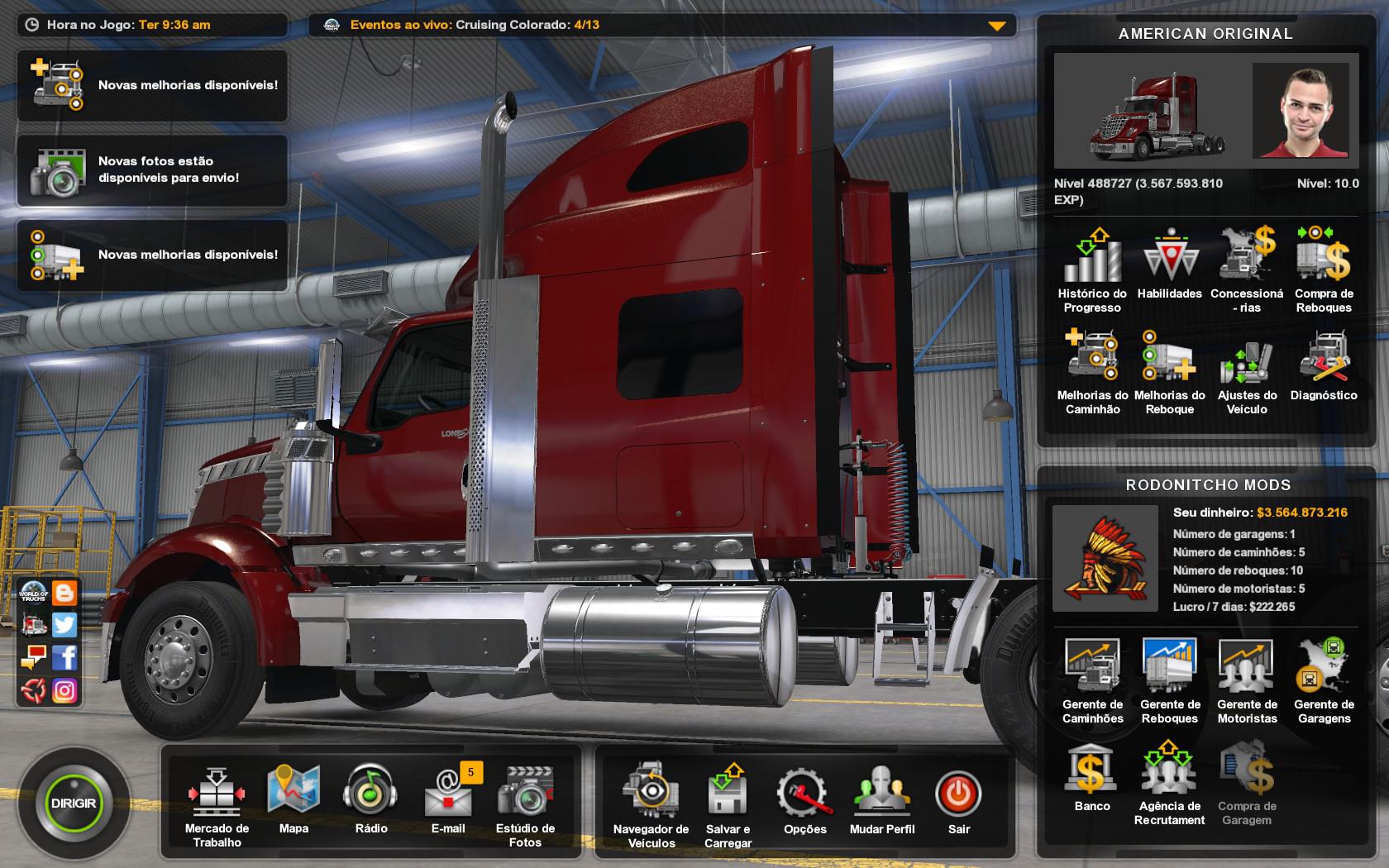Start driving with the DIRIGIR button

pos(74,803)
